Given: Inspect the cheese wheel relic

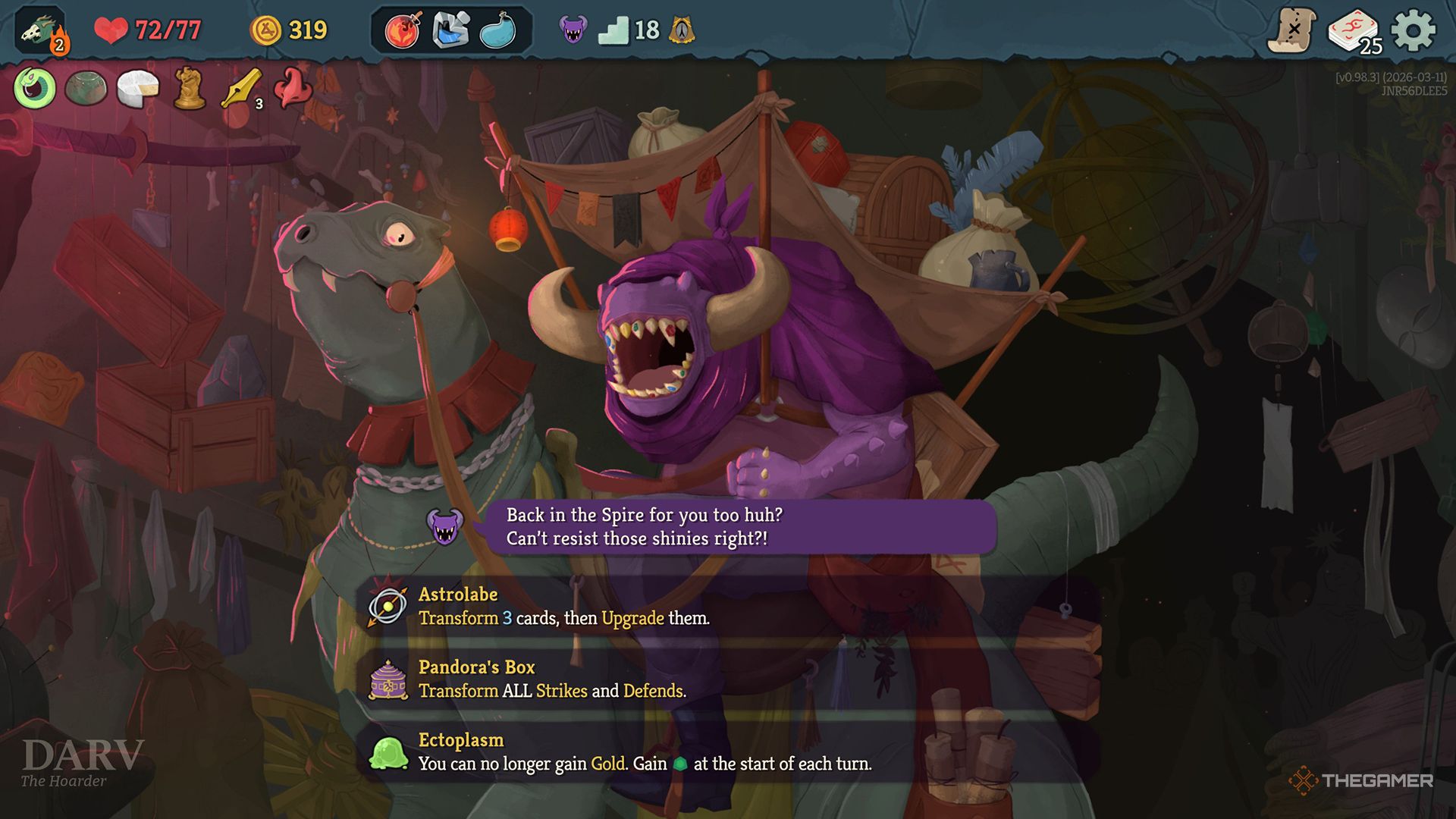Looking at the screenshot, I should tap(137, 88).
